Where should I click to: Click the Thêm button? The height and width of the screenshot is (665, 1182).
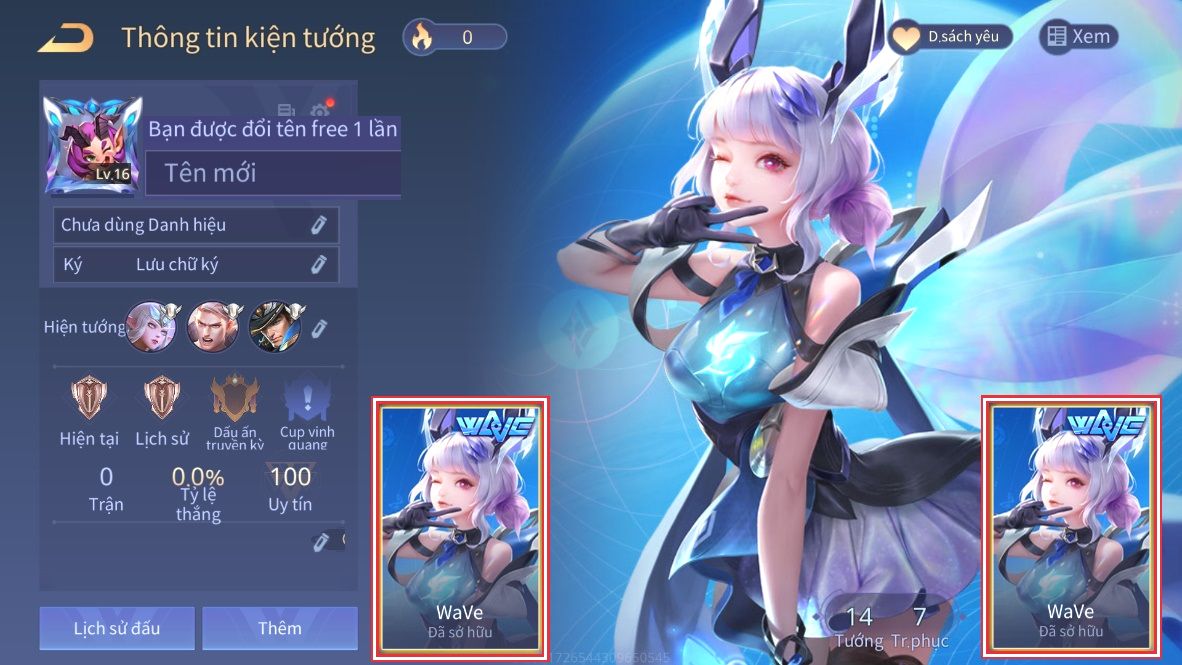(279, 628)
